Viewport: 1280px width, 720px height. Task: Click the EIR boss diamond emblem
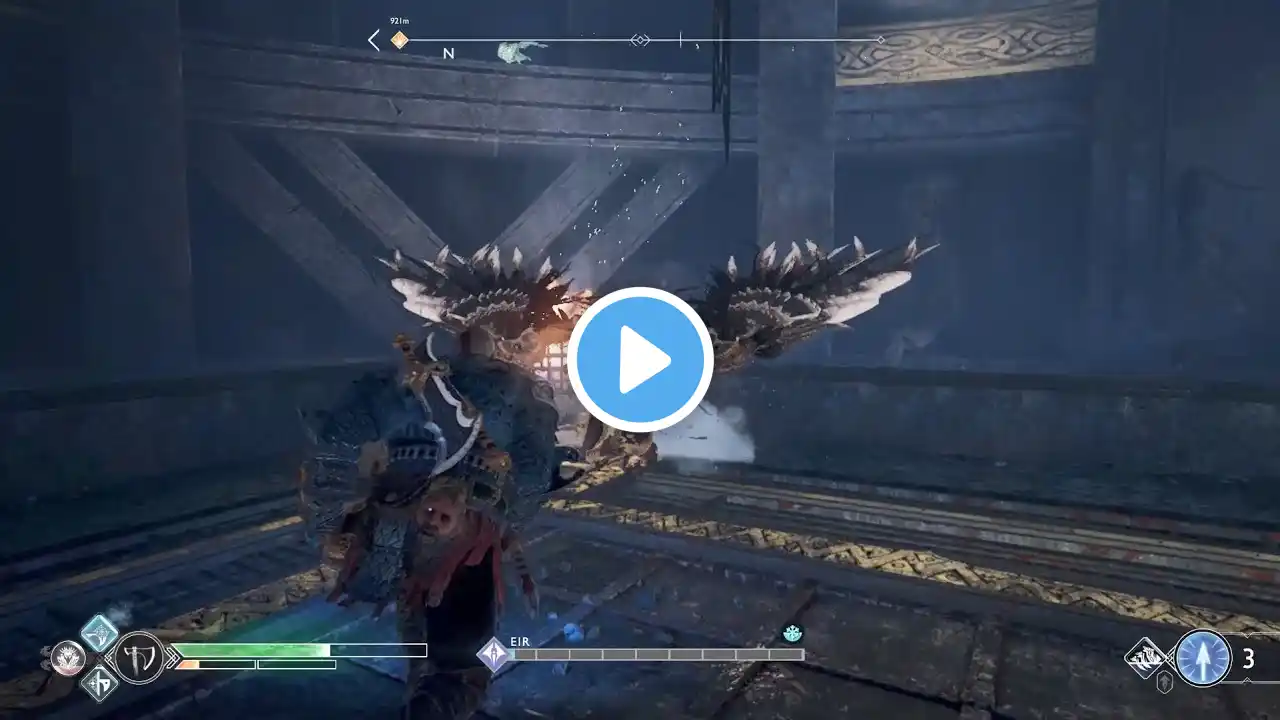493,655
